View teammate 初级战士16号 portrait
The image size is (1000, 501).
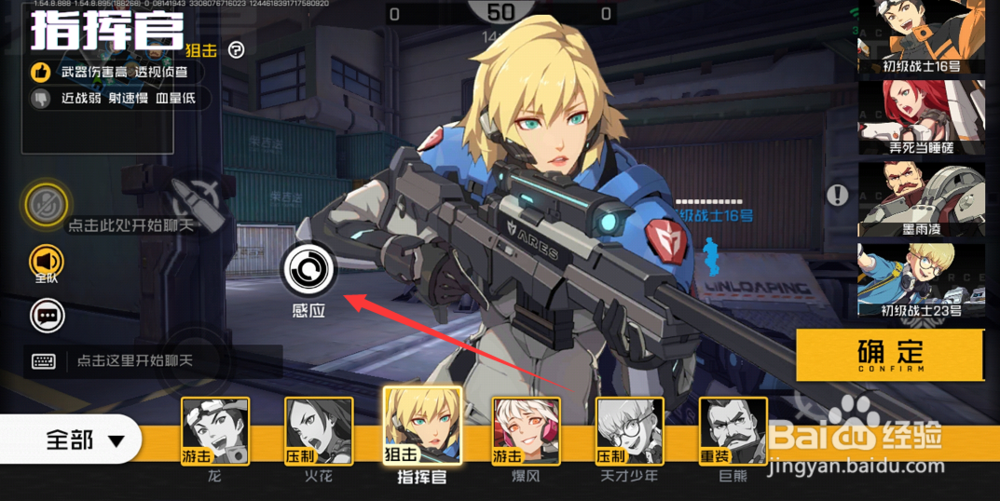click(x=920, y=36)
